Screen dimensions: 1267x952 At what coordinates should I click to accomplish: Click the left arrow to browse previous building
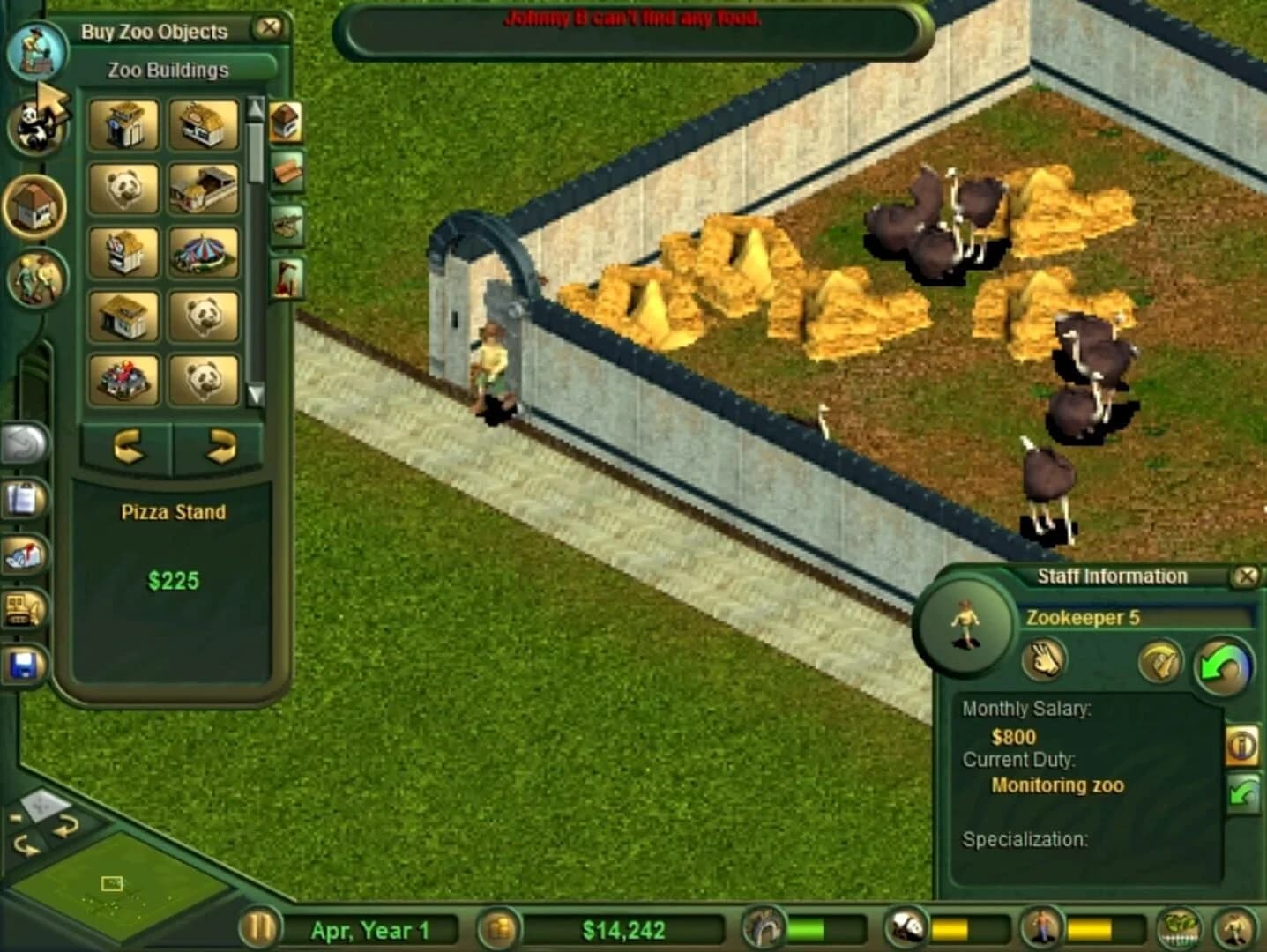(x=130, y=448)
